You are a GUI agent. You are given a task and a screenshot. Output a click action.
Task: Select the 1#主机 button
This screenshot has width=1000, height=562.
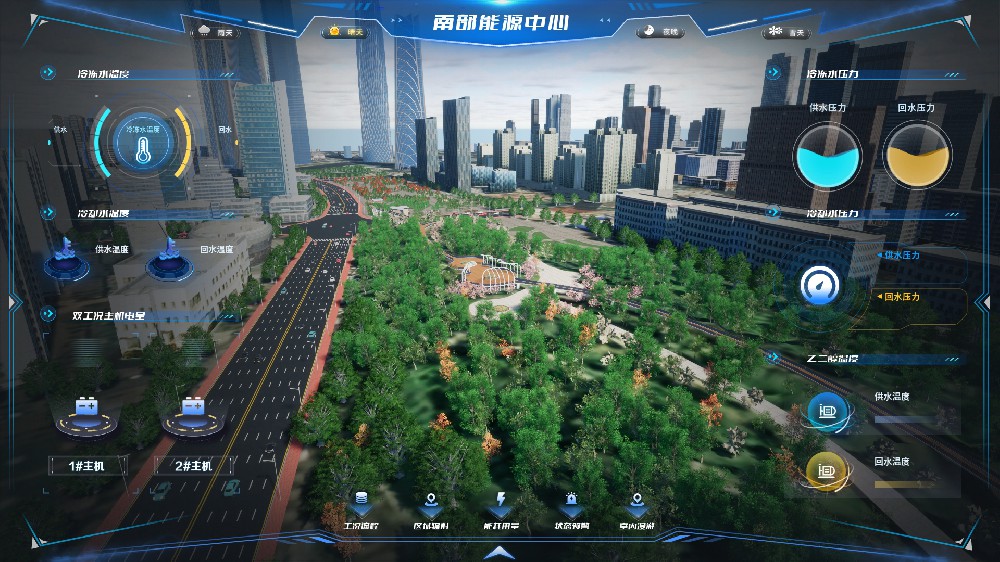click(x=85, y=466)
